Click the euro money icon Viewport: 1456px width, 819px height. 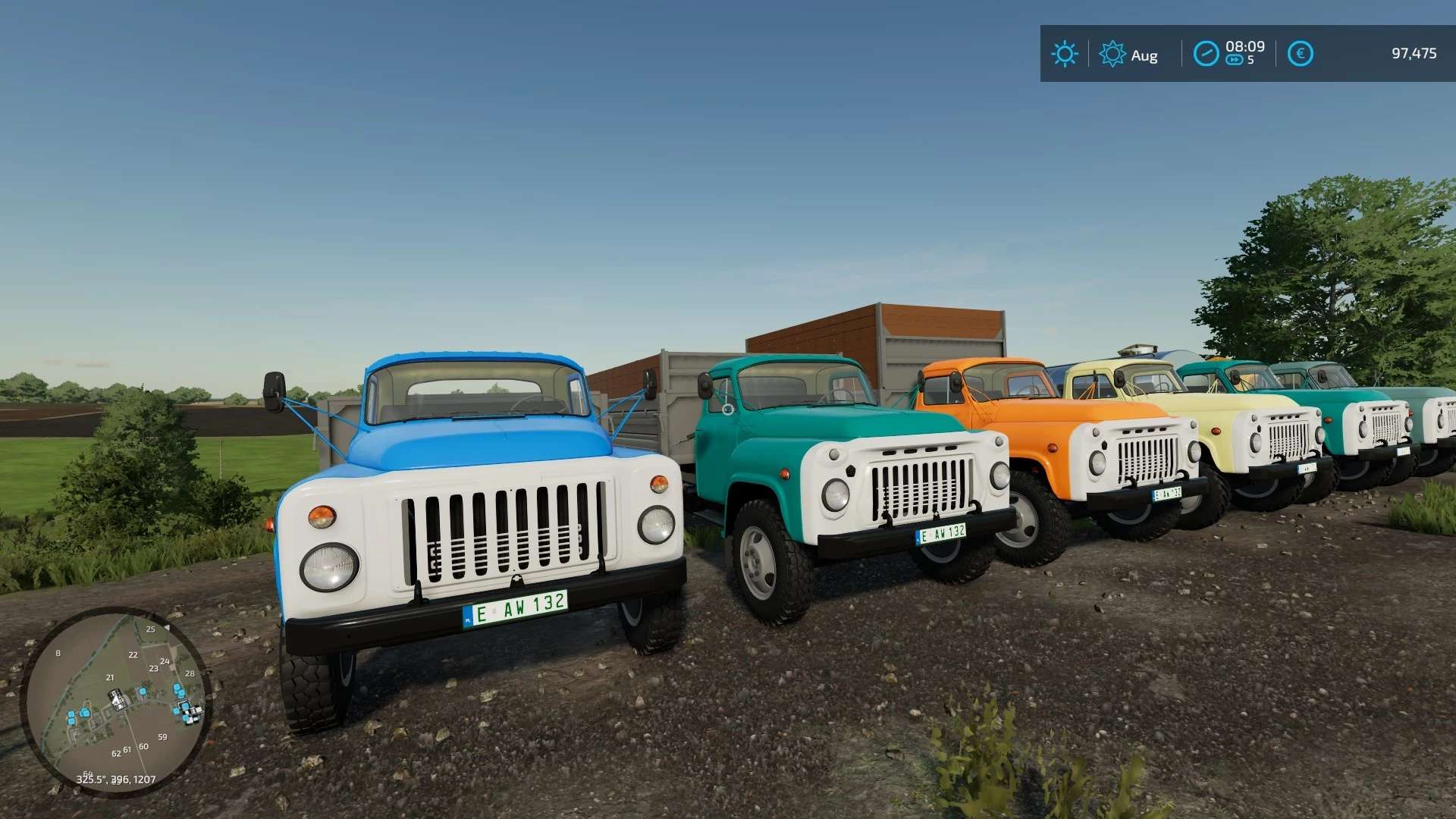pyautogui.click(x=1300, y=54)
